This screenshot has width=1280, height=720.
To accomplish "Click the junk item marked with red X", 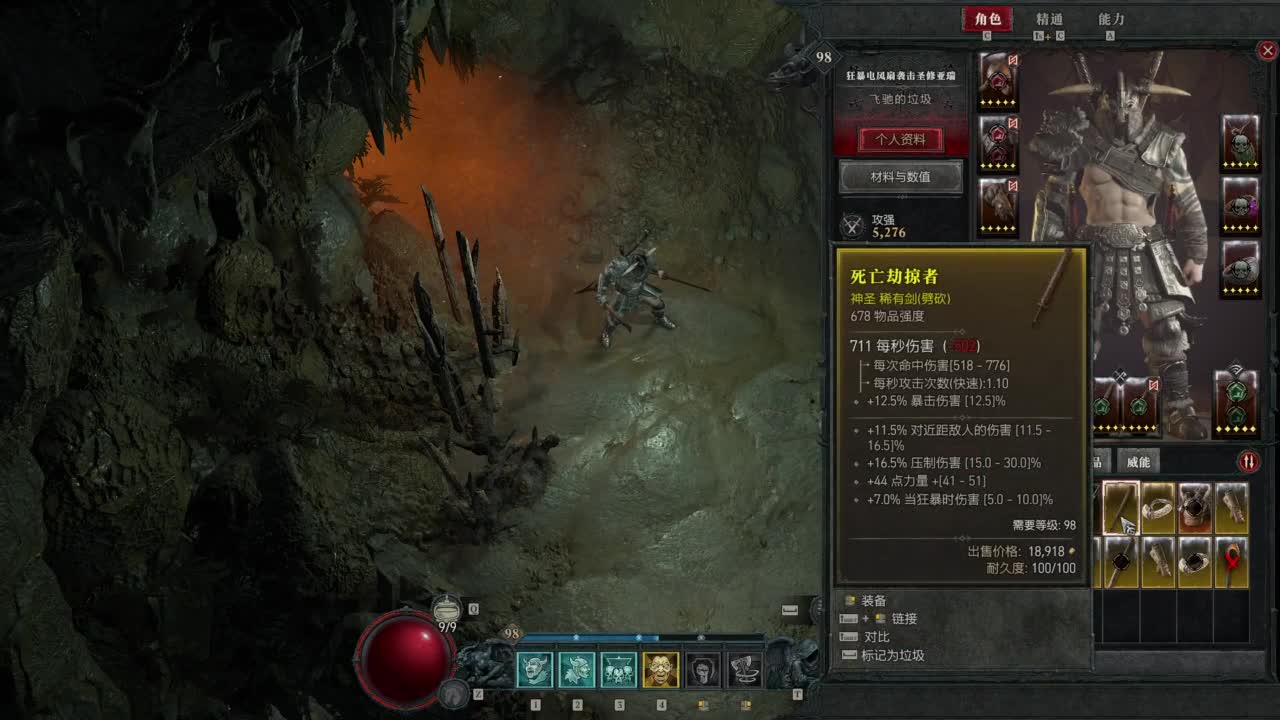I will click(x=1231, y=562).
